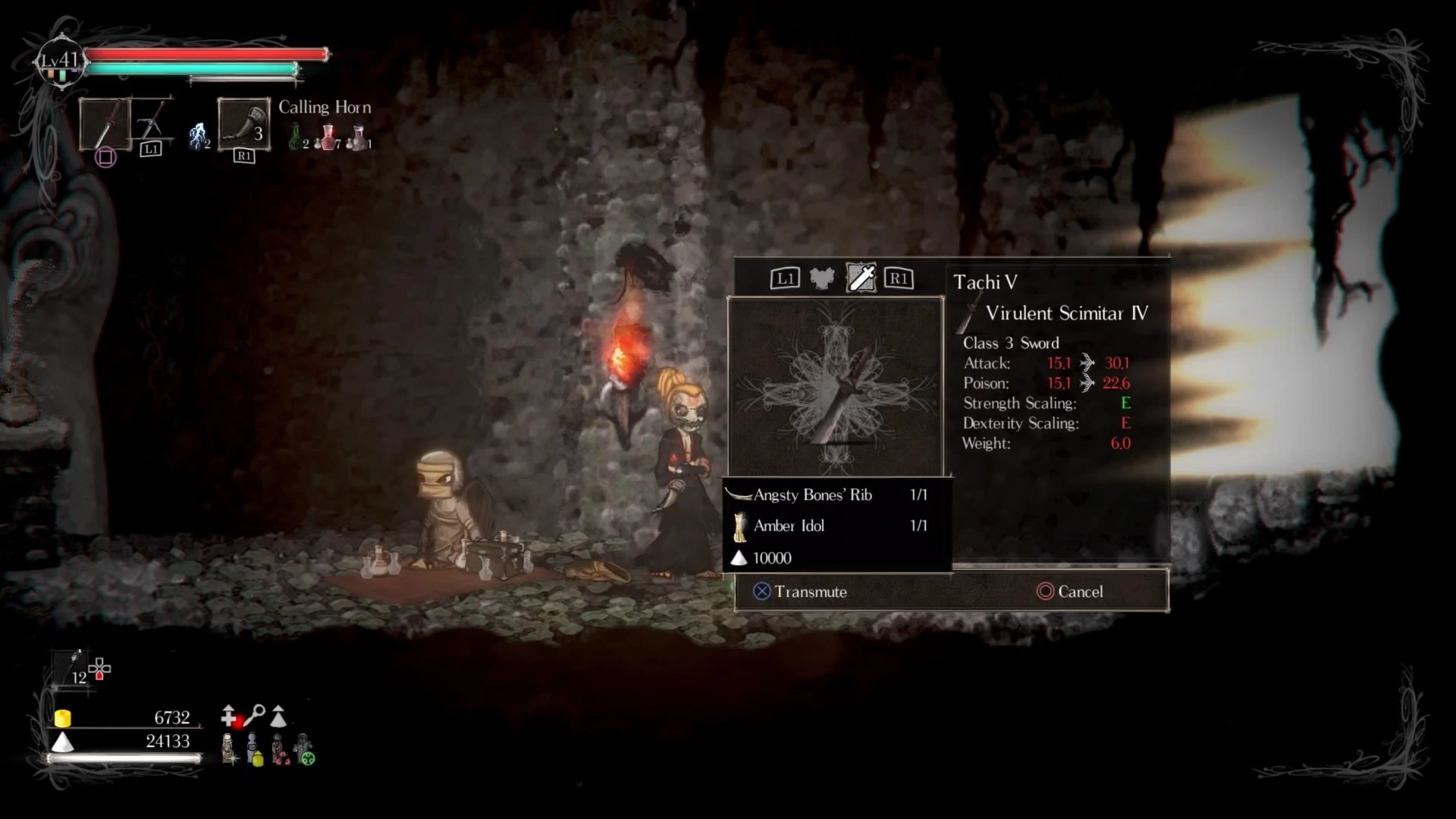The width and height of the screenshot is (1456, 819).
Task: Select the Calling Horn item slot
Action: (x=243, y=124)
